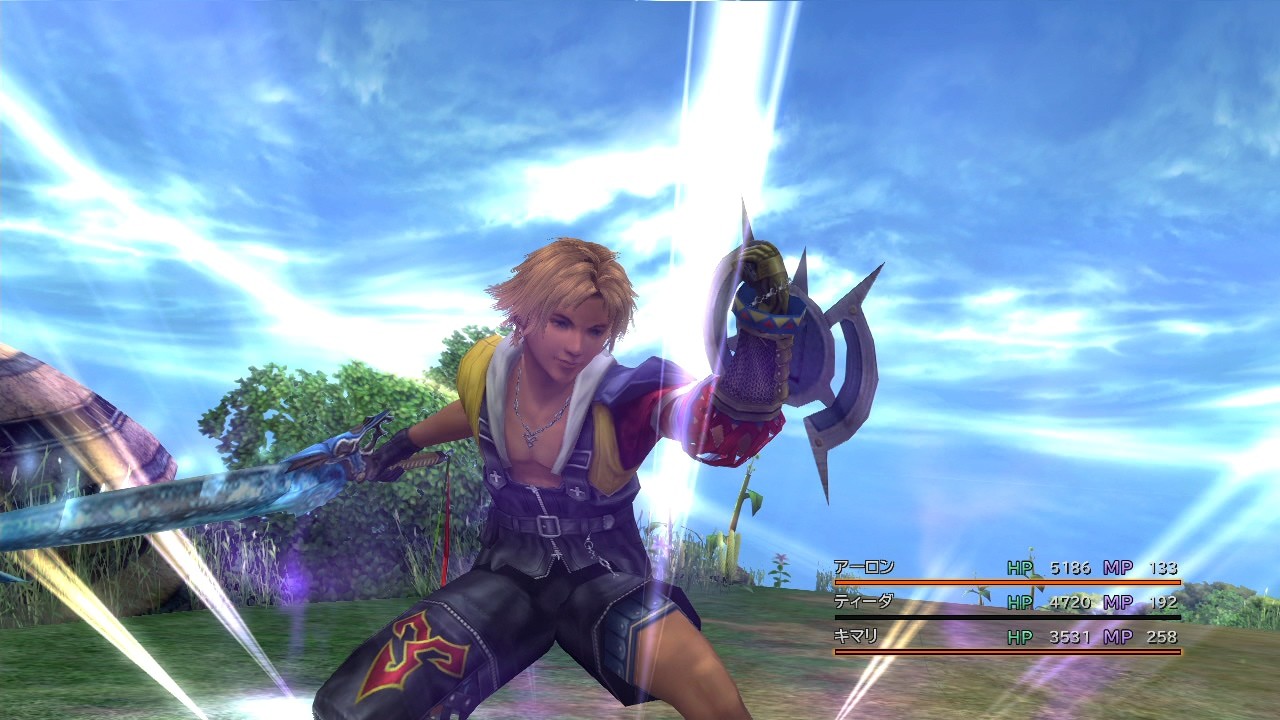Click the MP indicator for アーロン

1116,568
